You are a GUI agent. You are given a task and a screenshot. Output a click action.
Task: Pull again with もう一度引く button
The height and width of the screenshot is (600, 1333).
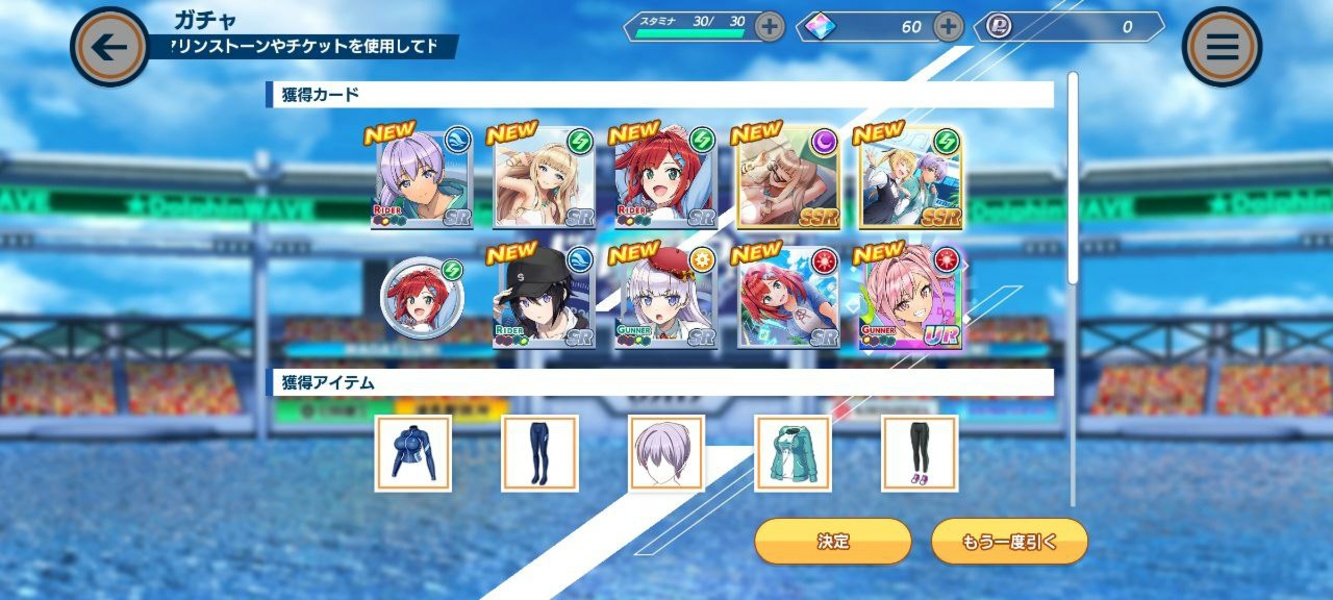pos(1009,541)
